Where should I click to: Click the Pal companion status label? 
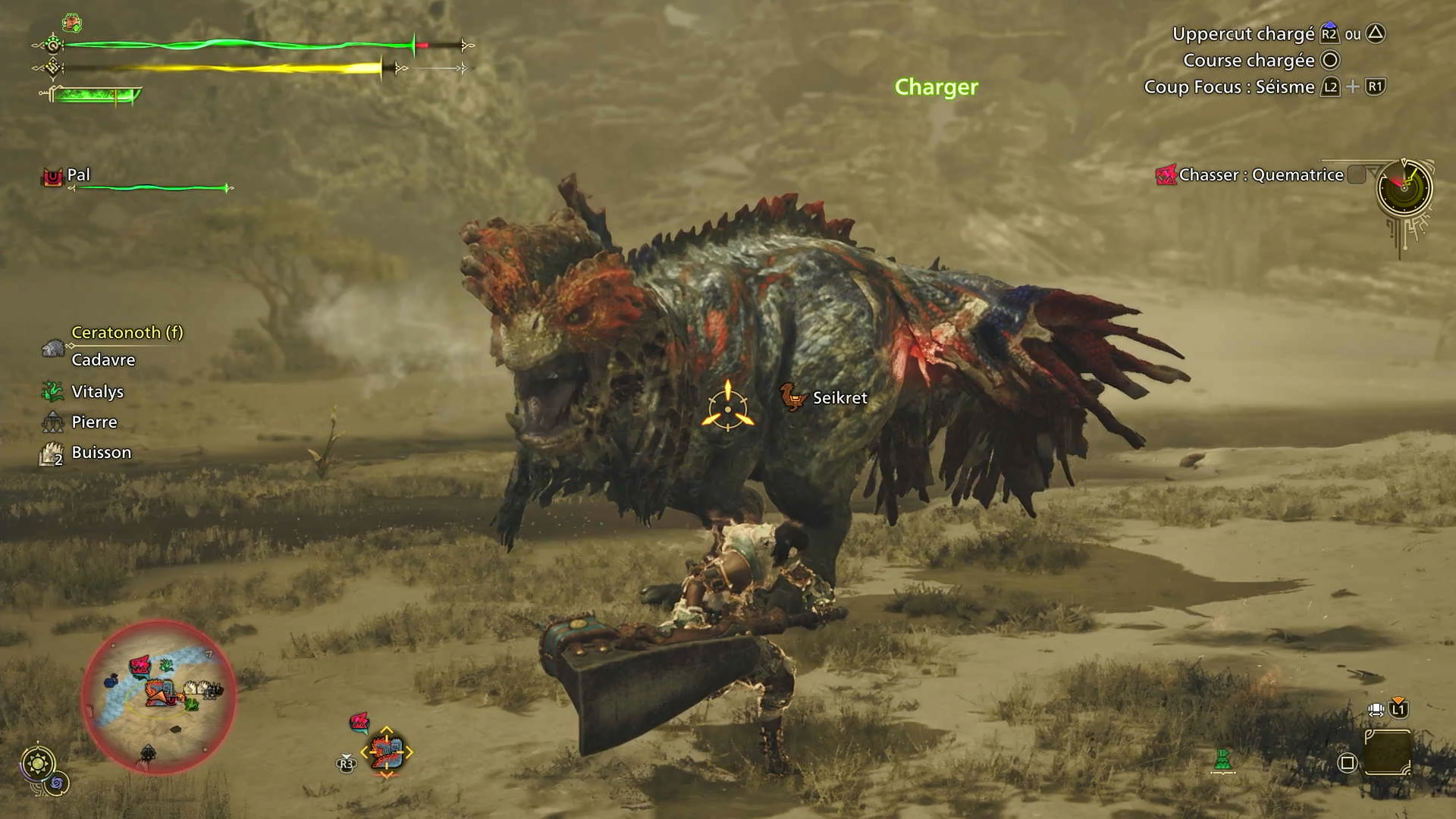click(77, 175)
